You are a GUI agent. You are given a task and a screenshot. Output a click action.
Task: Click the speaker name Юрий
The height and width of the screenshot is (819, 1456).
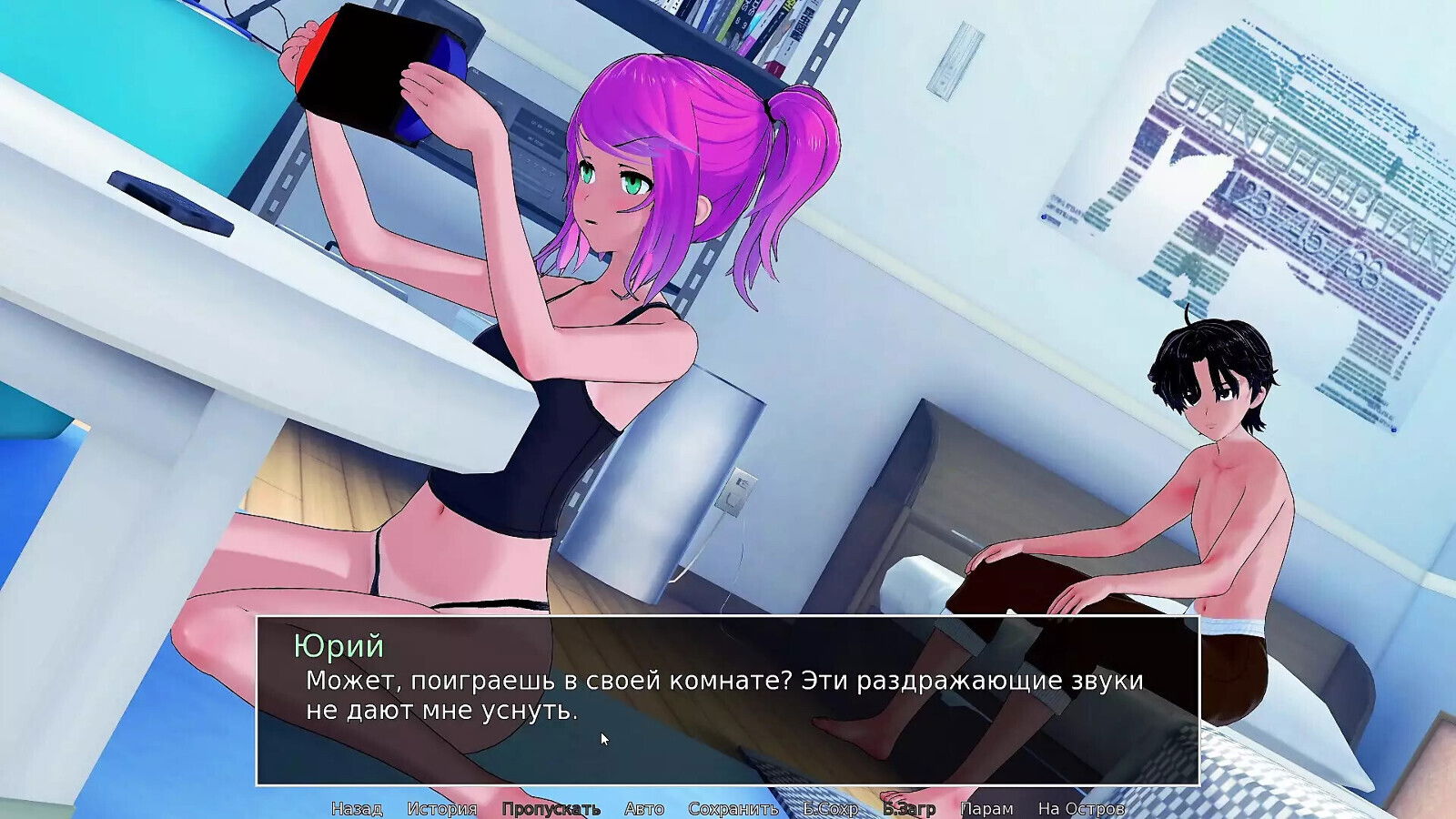tap(340, 647)
